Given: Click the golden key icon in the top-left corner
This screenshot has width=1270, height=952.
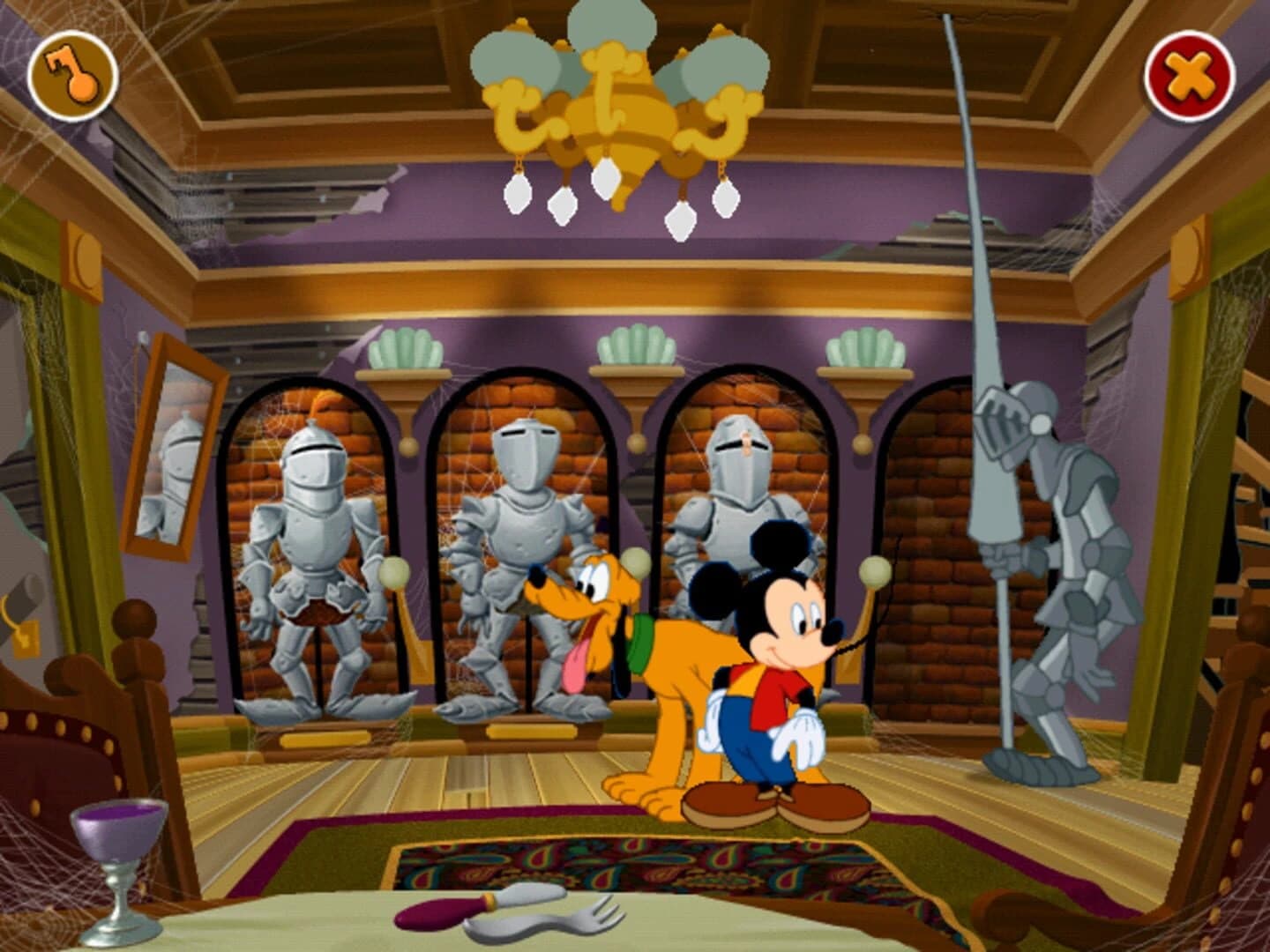Looking at the screenshot, I should pos(72,77).
